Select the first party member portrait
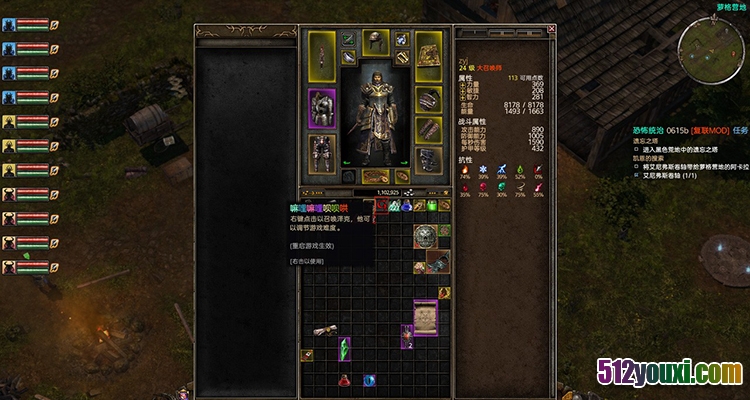750x400 pixels. tap(9, 25)
